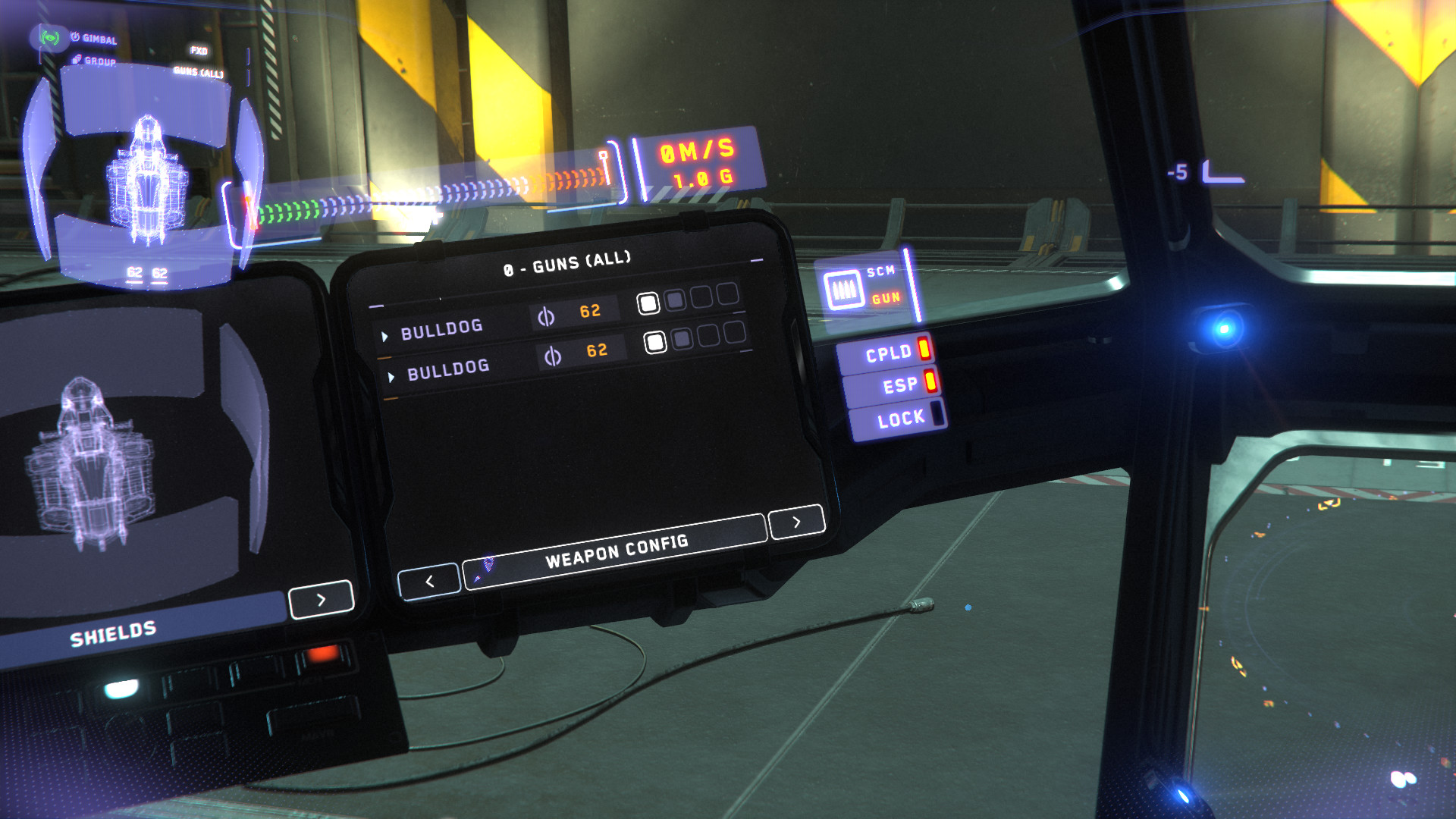Open the next MFD page with right chevron
The width and height of the screenshot is (1456, 819).
(795, 522)
